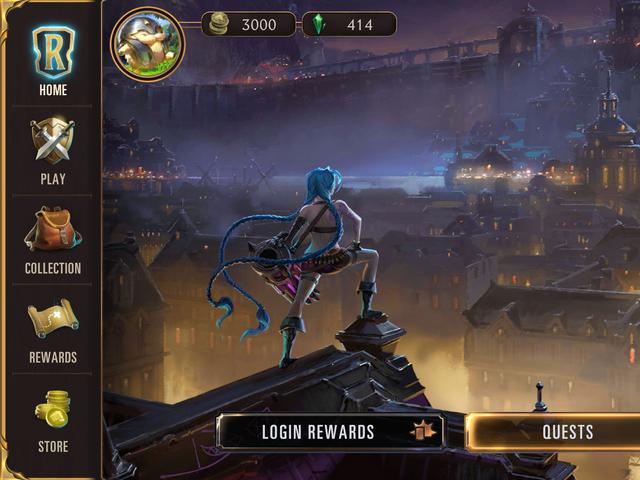The height and width of the screenshot is (480, 640).
Task: Open the Collection backpack
Action: point(52,240)
